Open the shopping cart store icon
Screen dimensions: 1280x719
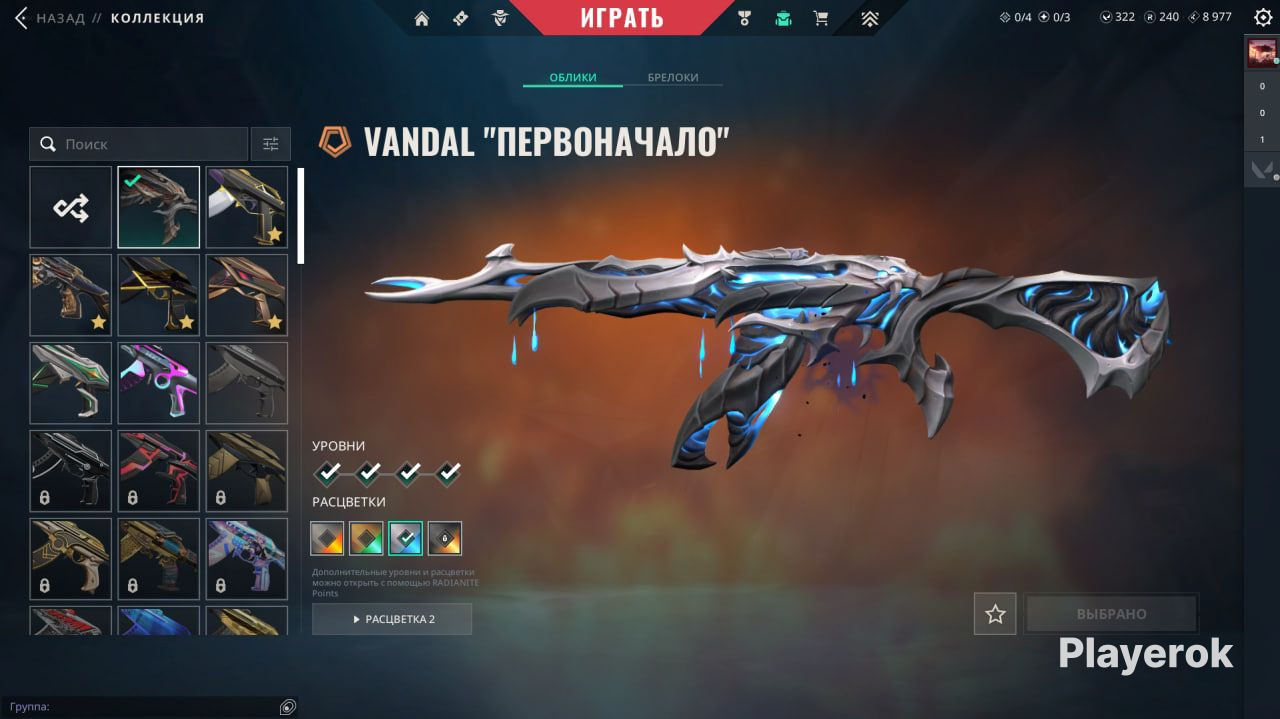click(821, 18)
